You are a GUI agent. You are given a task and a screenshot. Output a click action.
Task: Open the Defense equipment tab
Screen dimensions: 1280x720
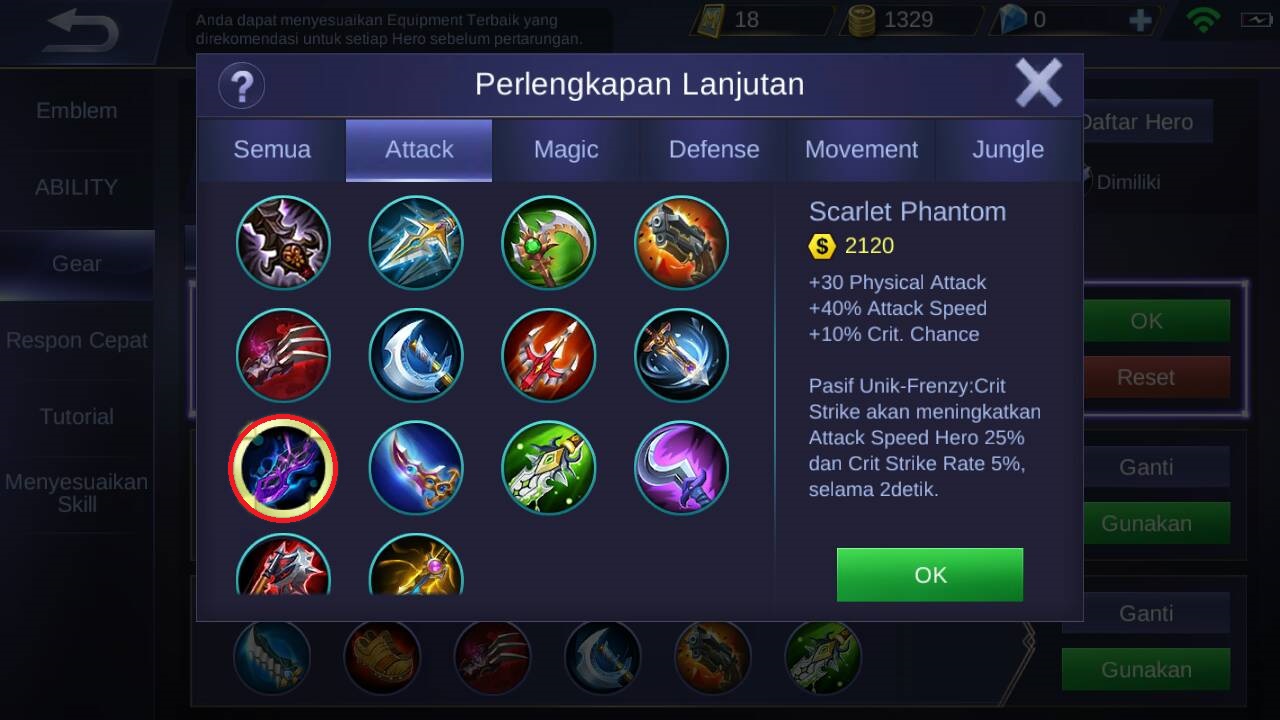tap(713, 150)
